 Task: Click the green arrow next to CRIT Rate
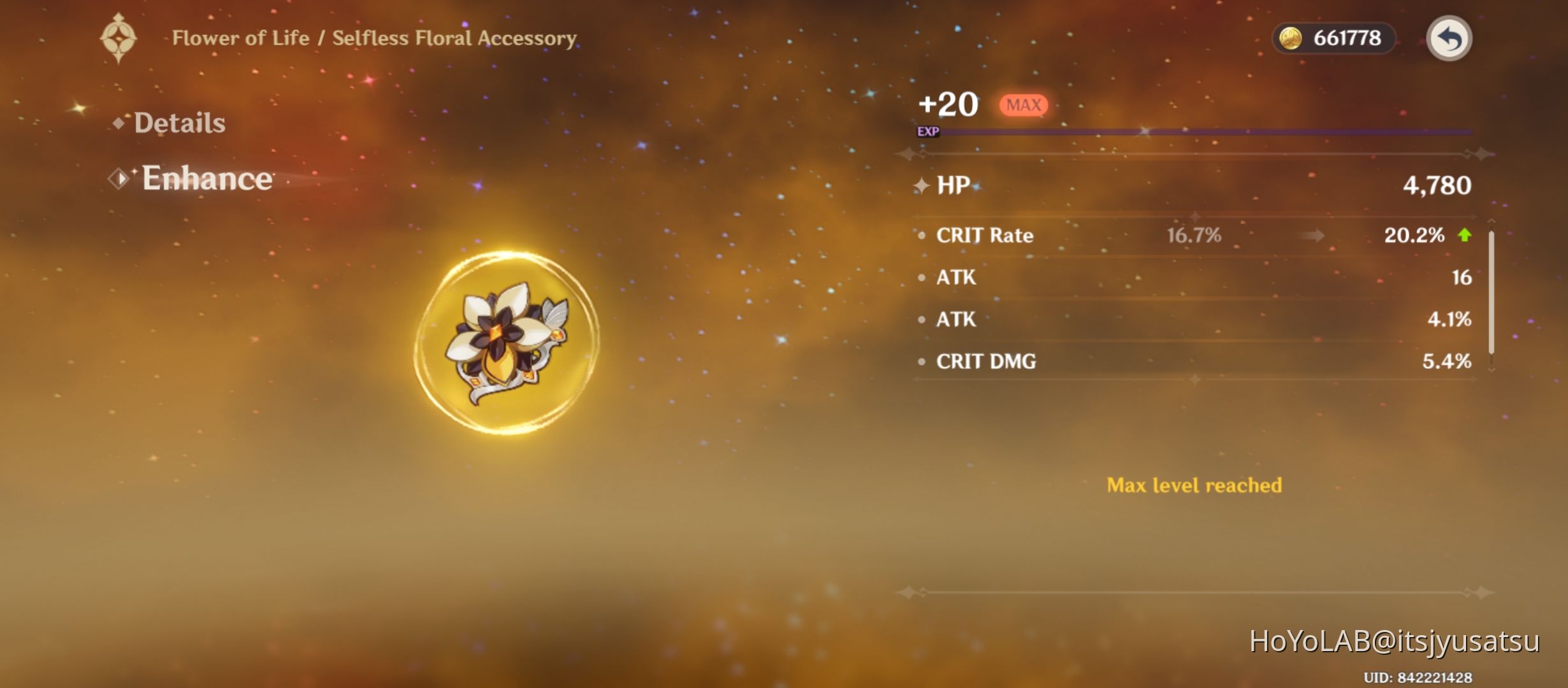pyautogui.click(x=1463, y=235)
